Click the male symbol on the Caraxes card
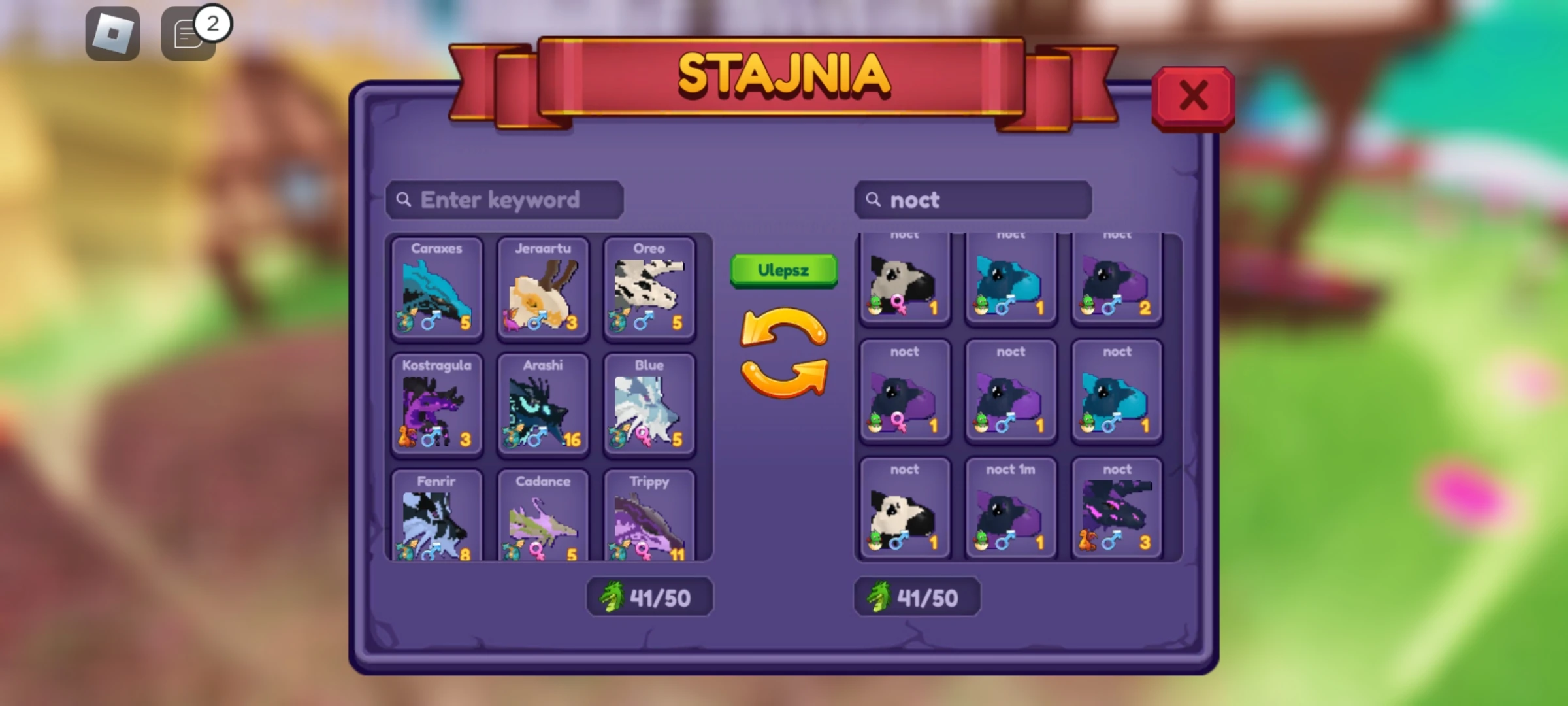Image resolution: width=1568 pixels, height=706 pixels. [x=431, y=320]
